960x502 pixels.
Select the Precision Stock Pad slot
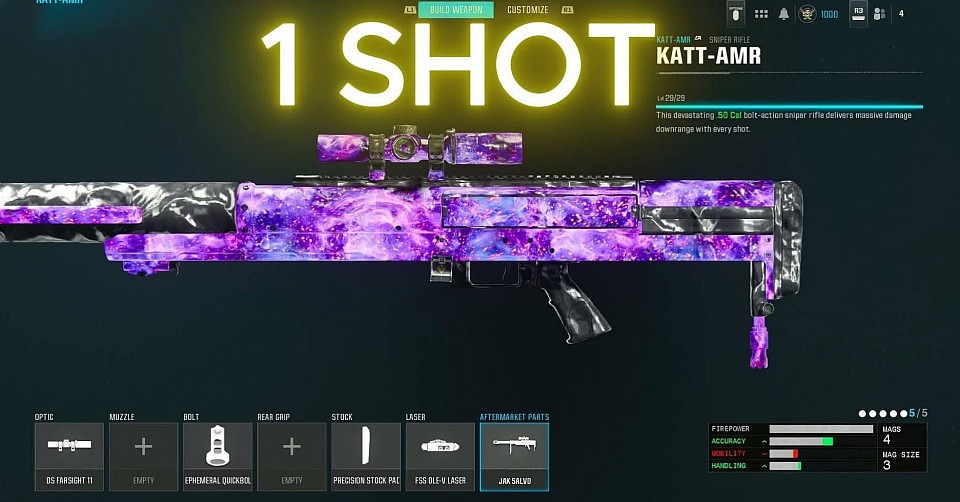coord(365,456)
